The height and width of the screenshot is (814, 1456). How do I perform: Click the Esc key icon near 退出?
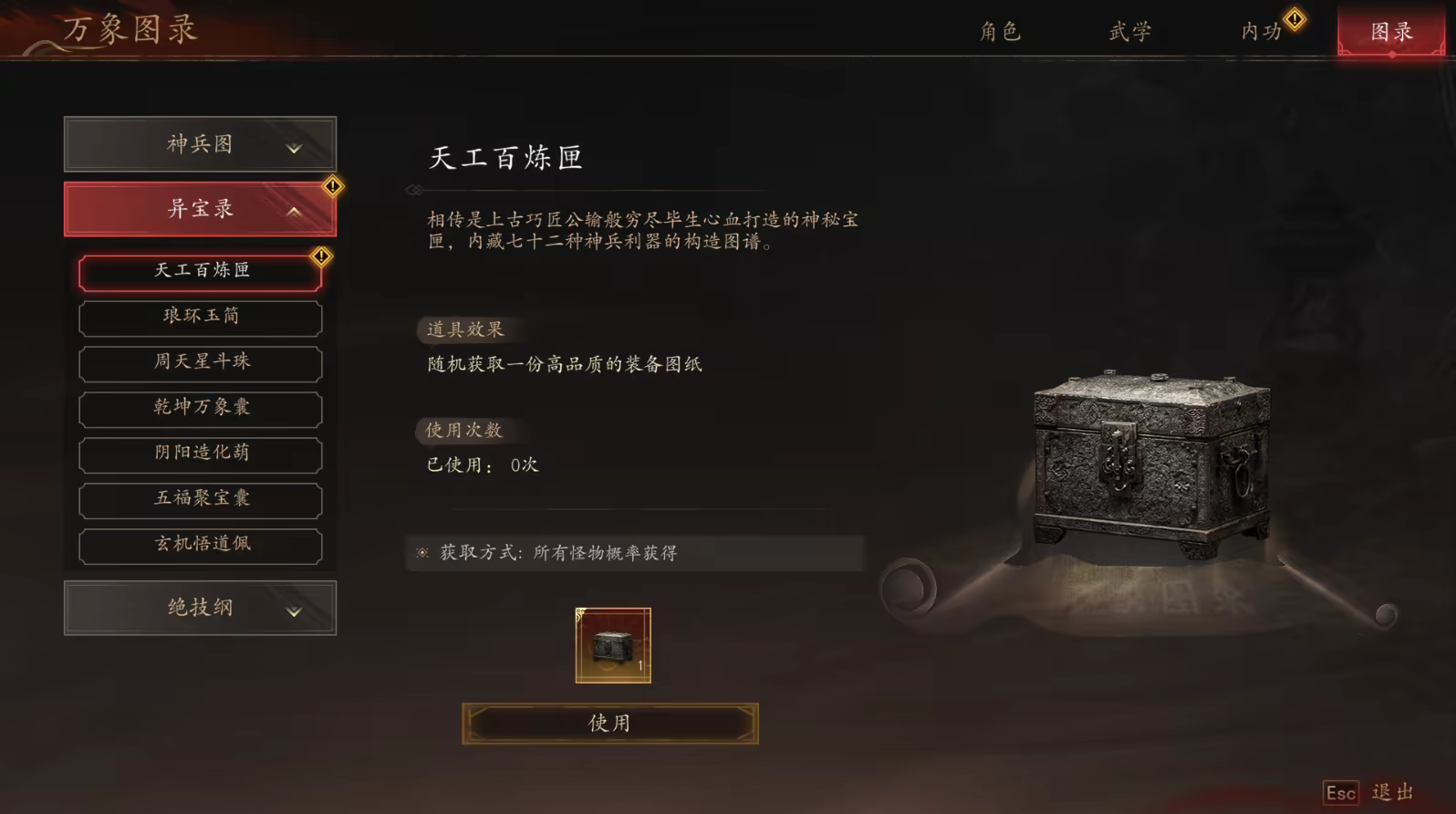tap(1341, 793)
